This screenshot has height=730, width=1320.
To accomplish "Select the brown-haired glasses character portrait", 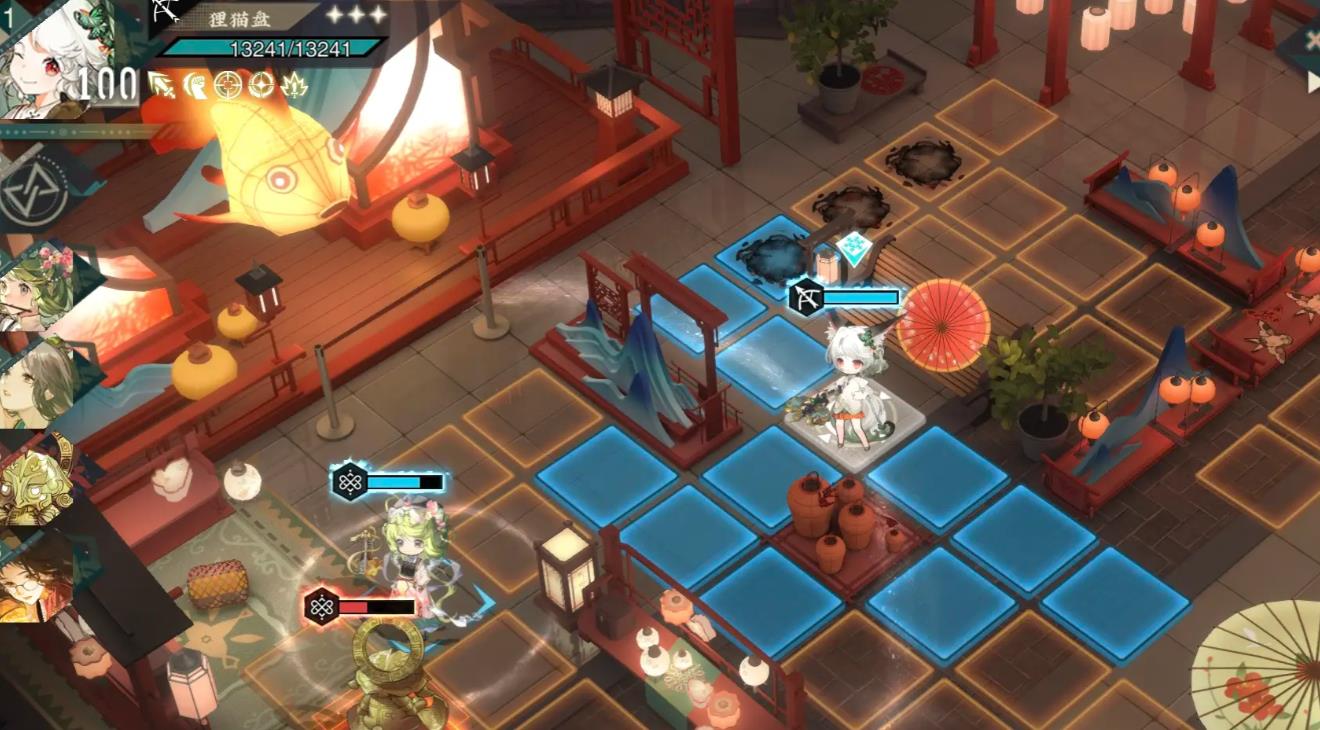I will coord(36,578).
